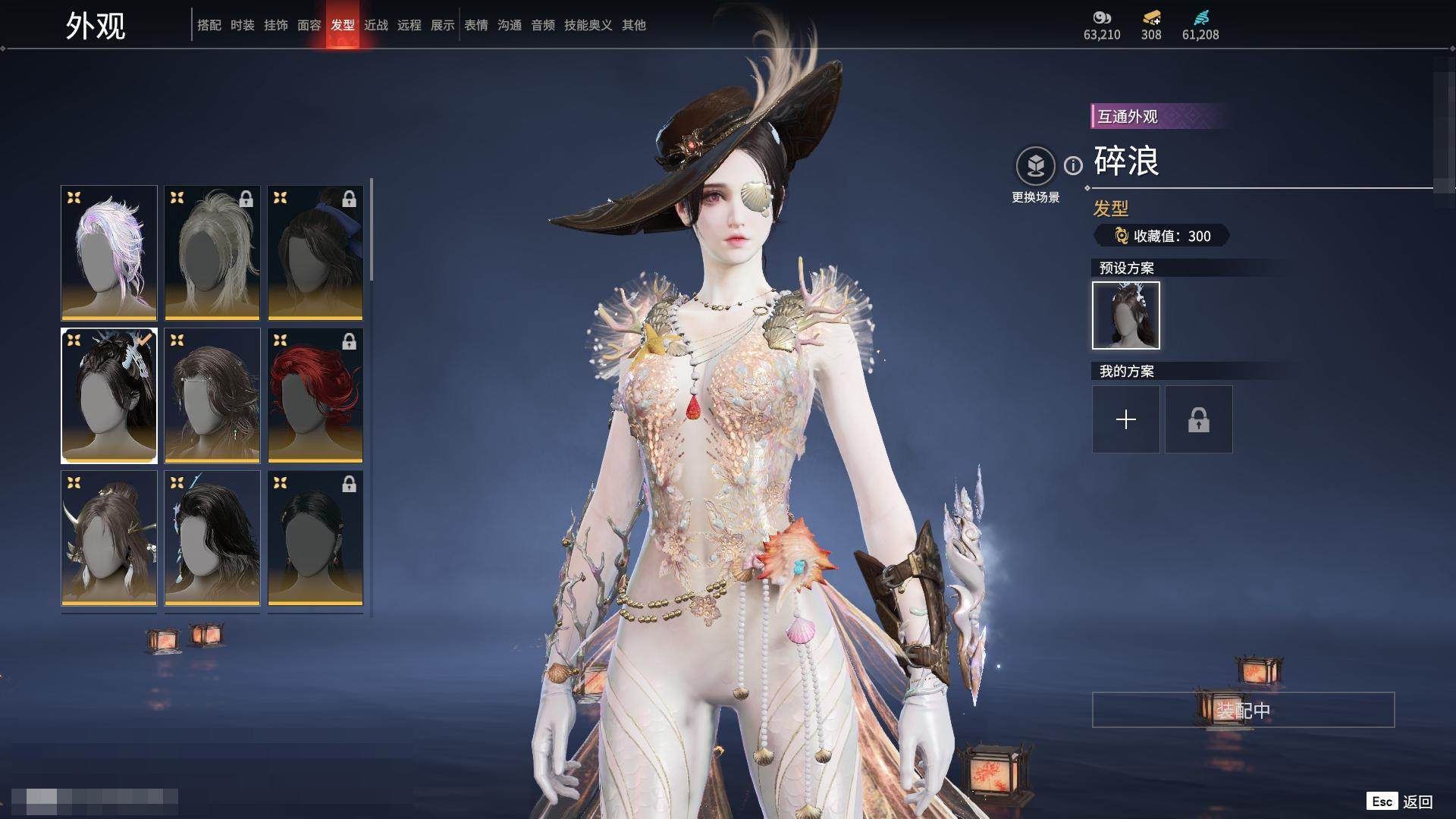The width and height of the screenshot is (1456, 819).
Task: Show the 表情 emotes tab
Action: 476,25
